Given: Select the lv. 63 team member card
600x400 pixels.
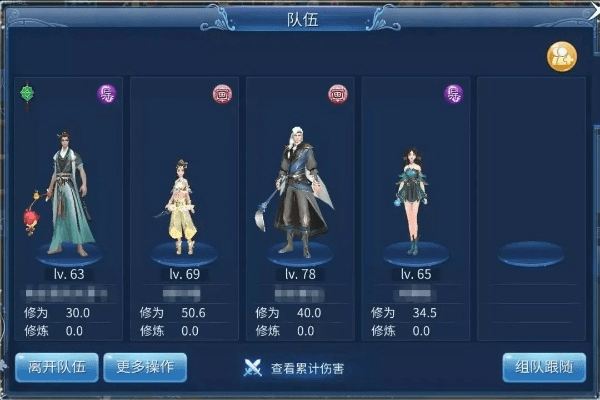Looking at the screenshot, I should (x=68, y=190).
